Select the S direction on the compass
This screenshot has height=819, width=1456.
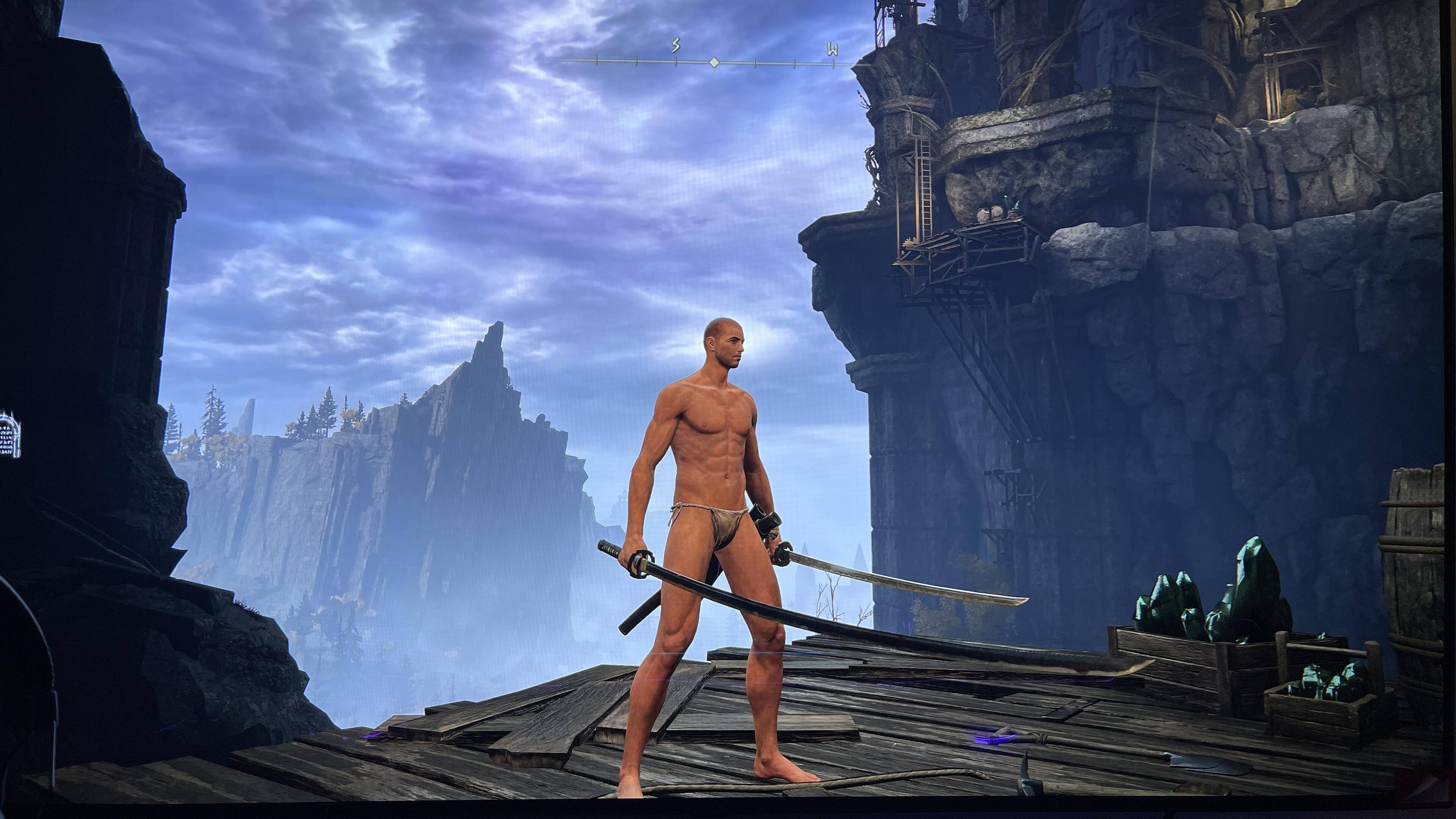click(x=675, y=46)
